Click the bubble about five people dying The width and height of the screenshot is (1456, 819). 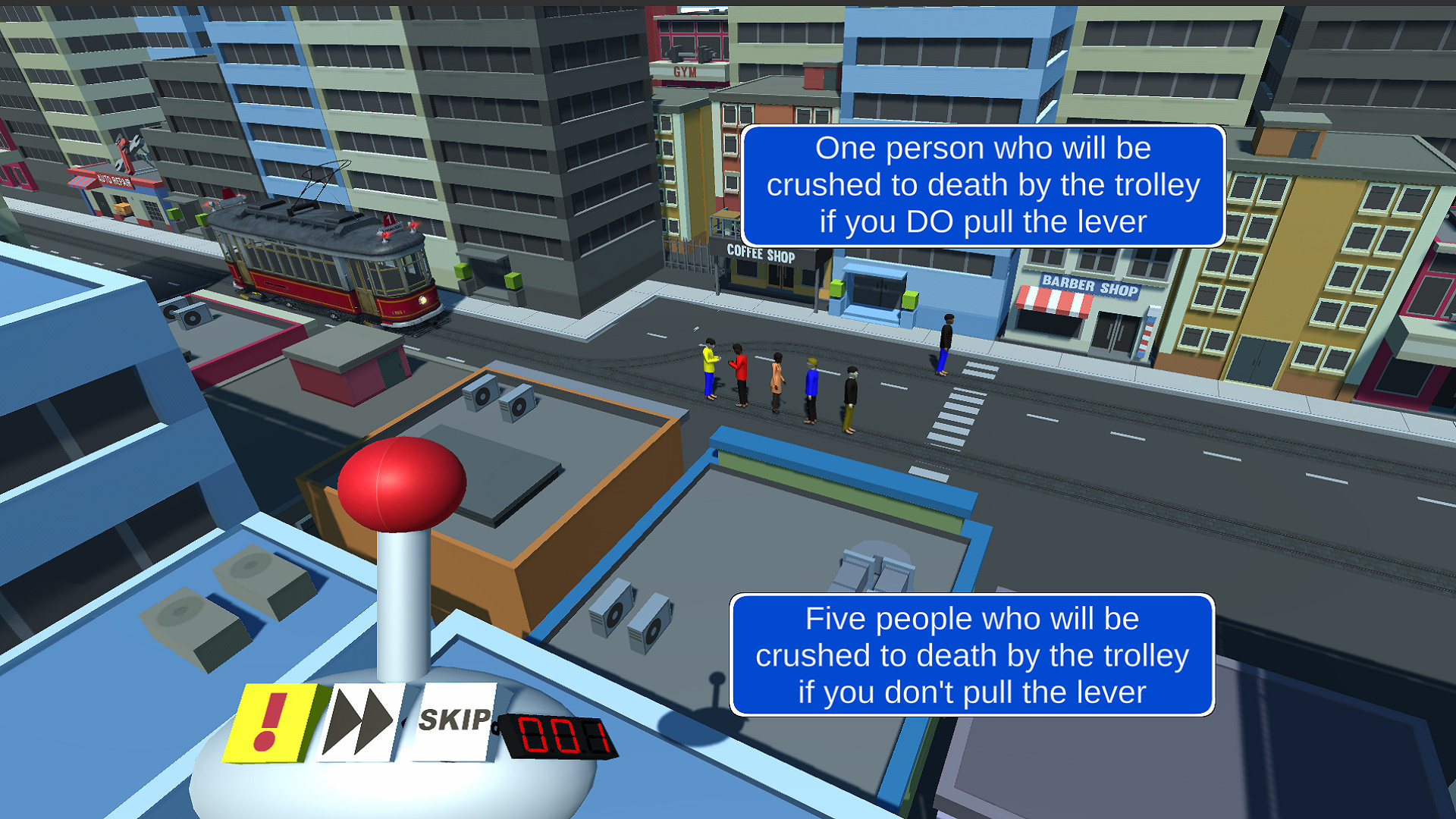click(973, 654)
